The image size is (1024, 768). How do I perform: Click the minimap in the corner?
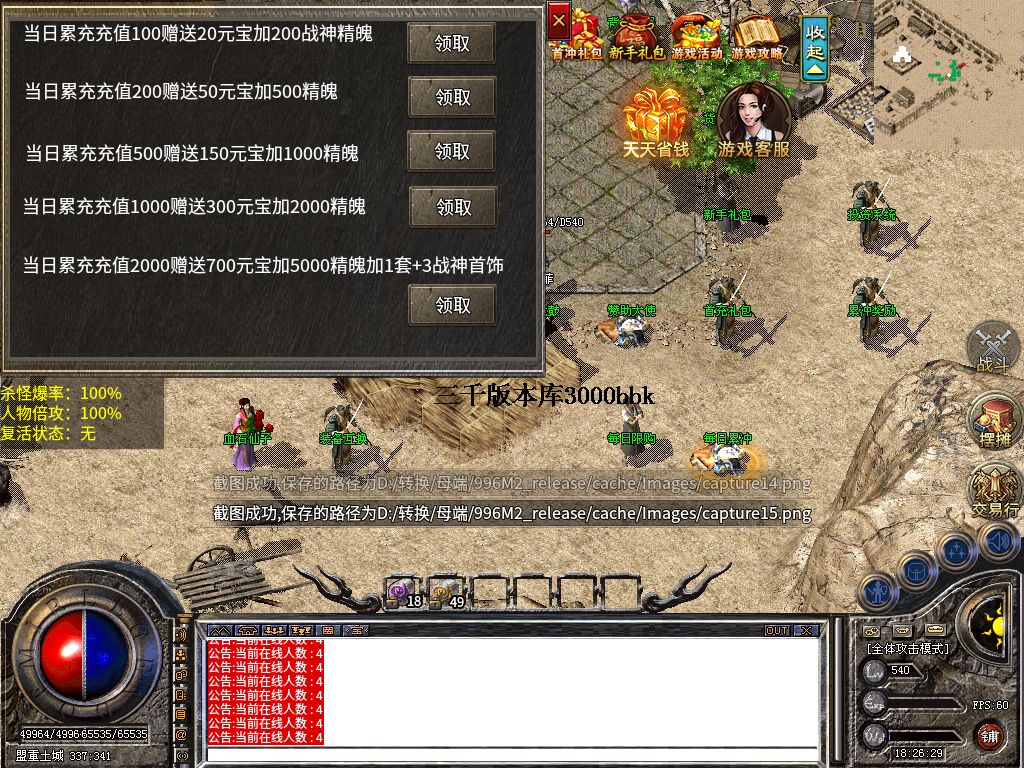point(948,72)
